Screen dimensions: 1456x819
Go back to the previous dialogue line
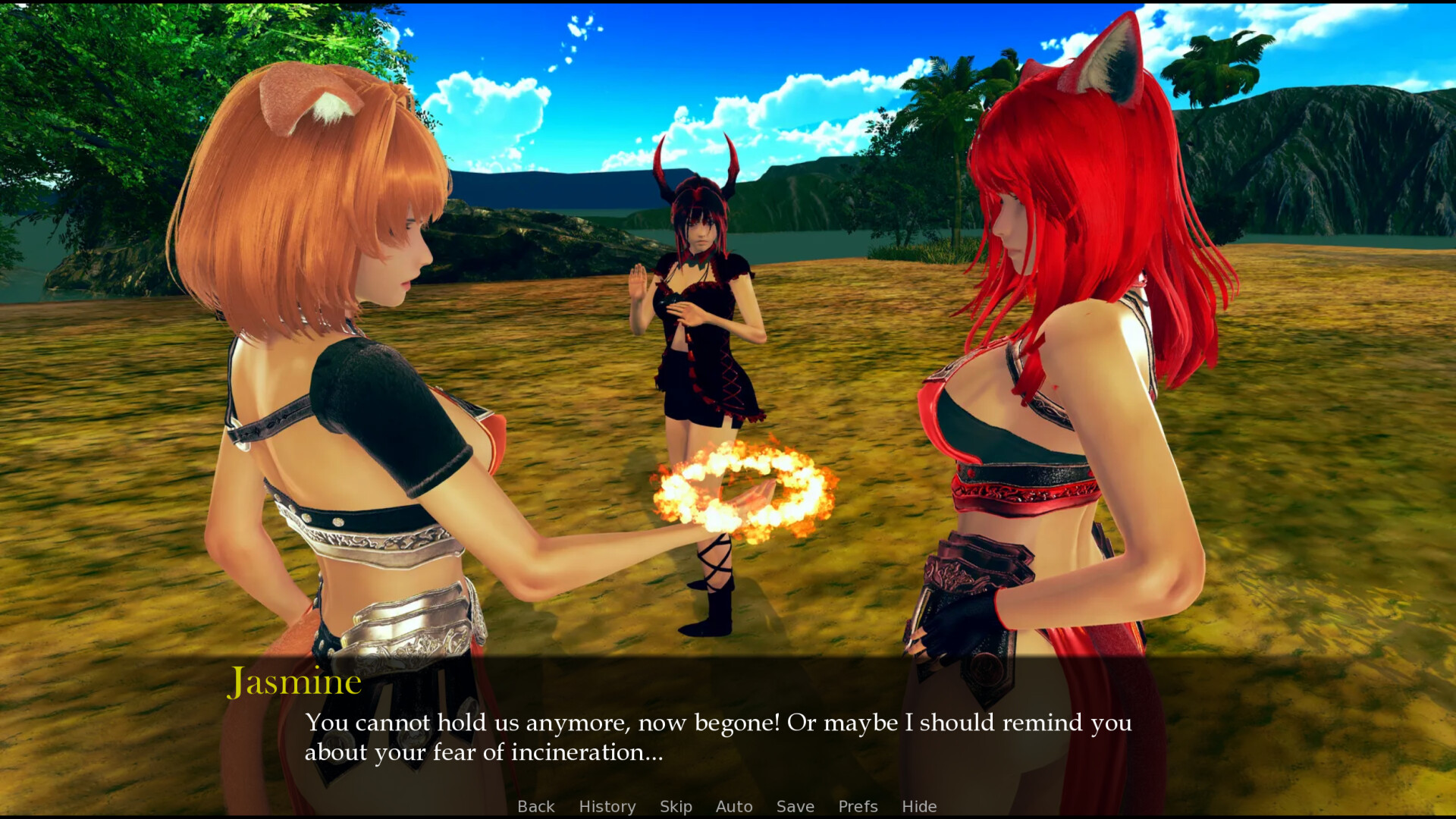click(535, 806)
